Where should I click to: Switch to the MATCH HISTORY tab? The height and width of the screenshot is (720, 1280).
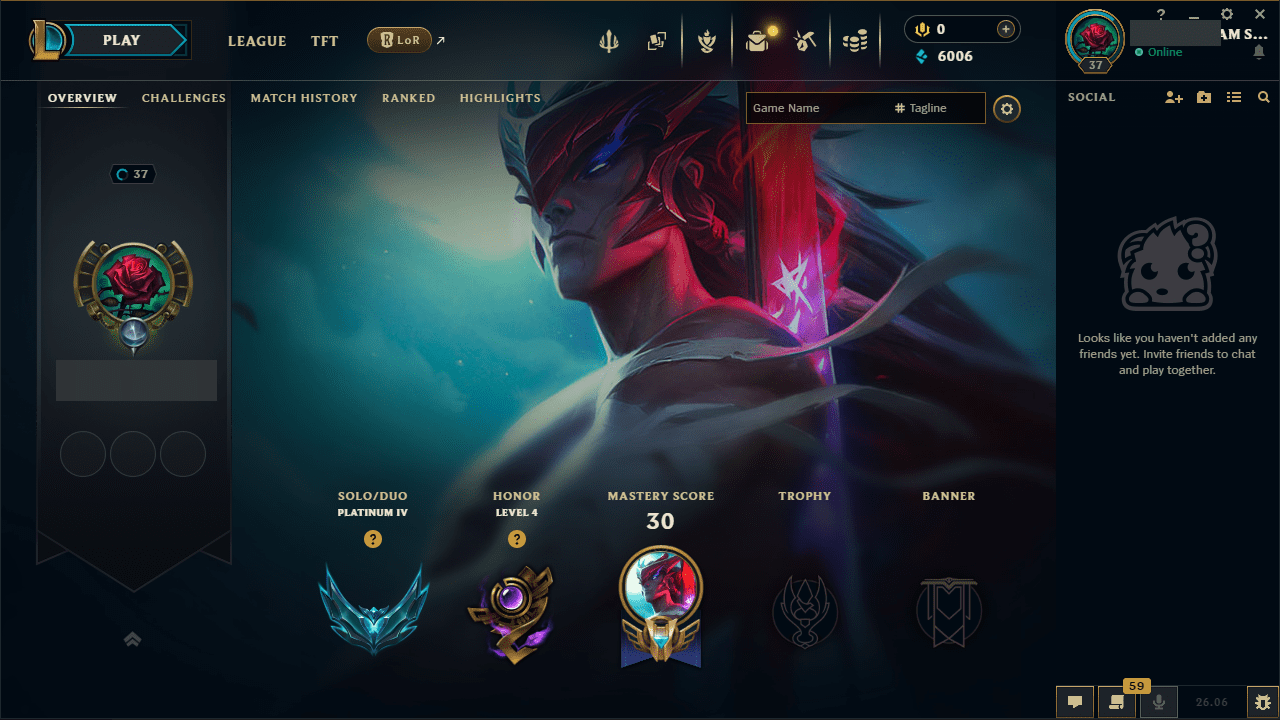[304, 97]
